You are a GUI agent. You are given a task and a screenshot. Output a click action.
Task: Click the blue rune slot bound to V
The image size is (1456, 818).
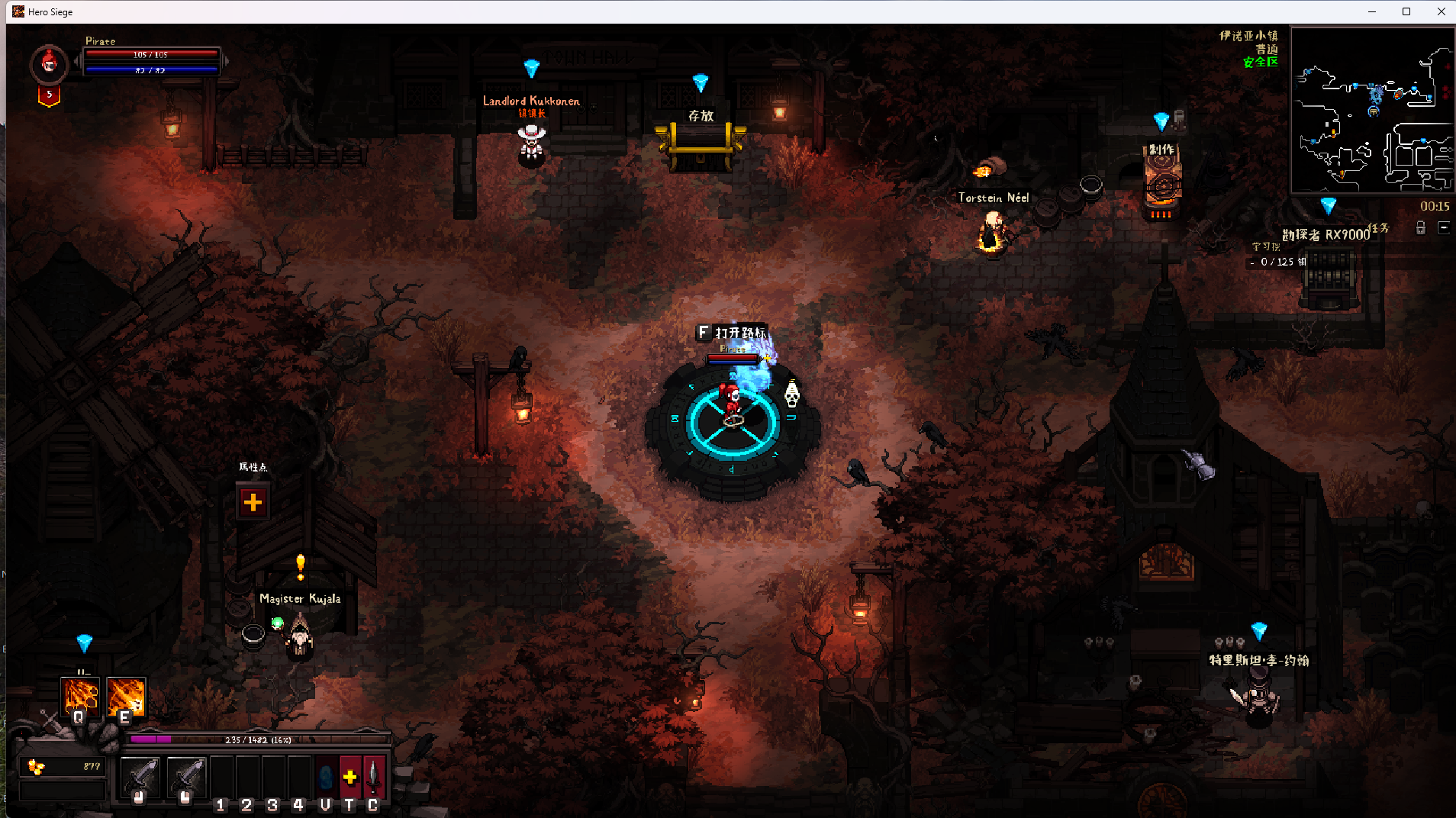(326, 777)
